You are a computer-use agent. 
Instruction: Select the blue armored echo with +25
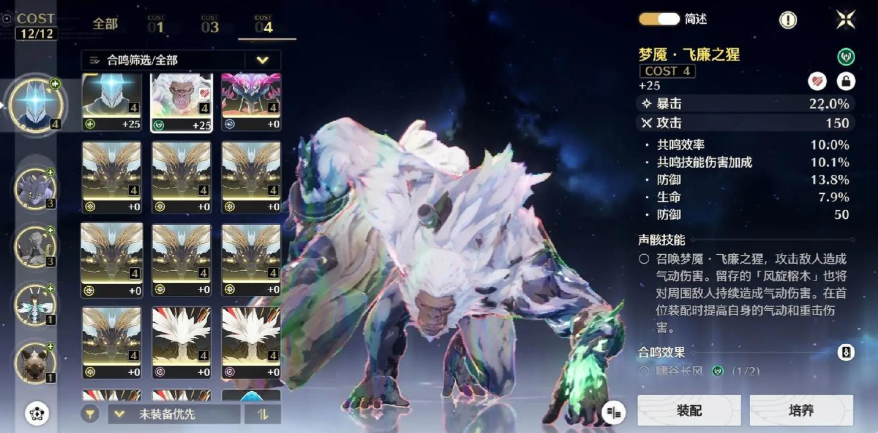[111, 101]
